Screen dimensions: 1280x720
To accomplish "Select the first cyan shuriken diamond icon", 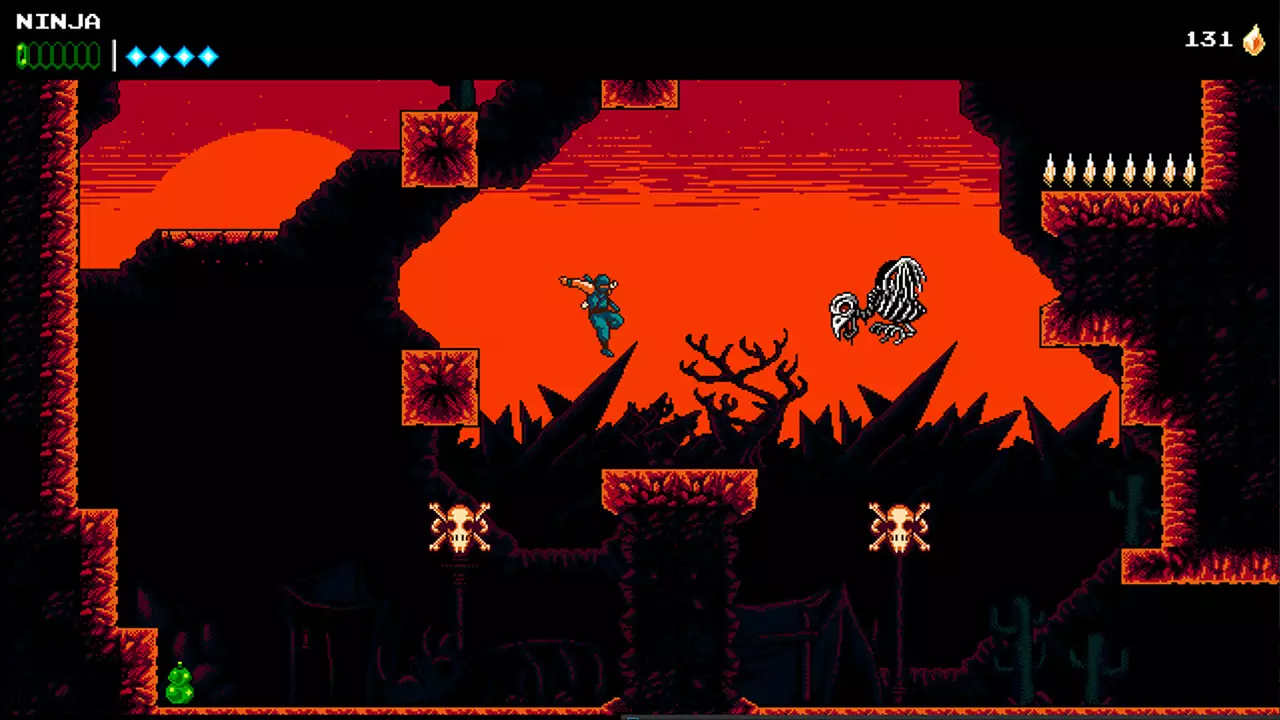I will pos(136,57).
